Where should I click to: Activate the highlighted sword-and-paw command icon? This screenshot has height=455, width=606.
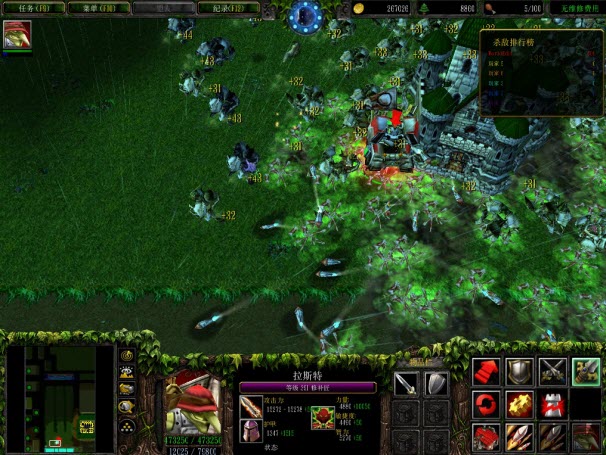pyautogui.click(x=586, y=372)
